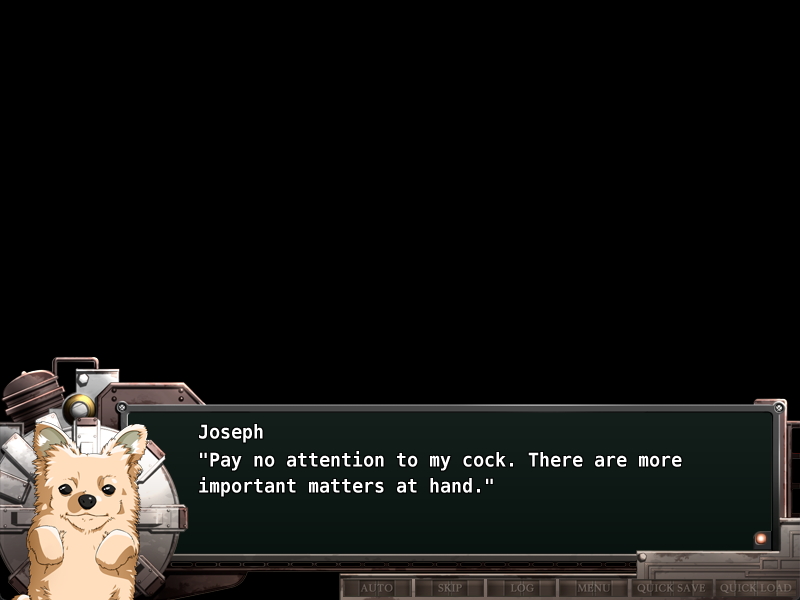Activate the SKIP button
Screen dimensions: 800x600
pyautogui.click(x=450, y=588)
